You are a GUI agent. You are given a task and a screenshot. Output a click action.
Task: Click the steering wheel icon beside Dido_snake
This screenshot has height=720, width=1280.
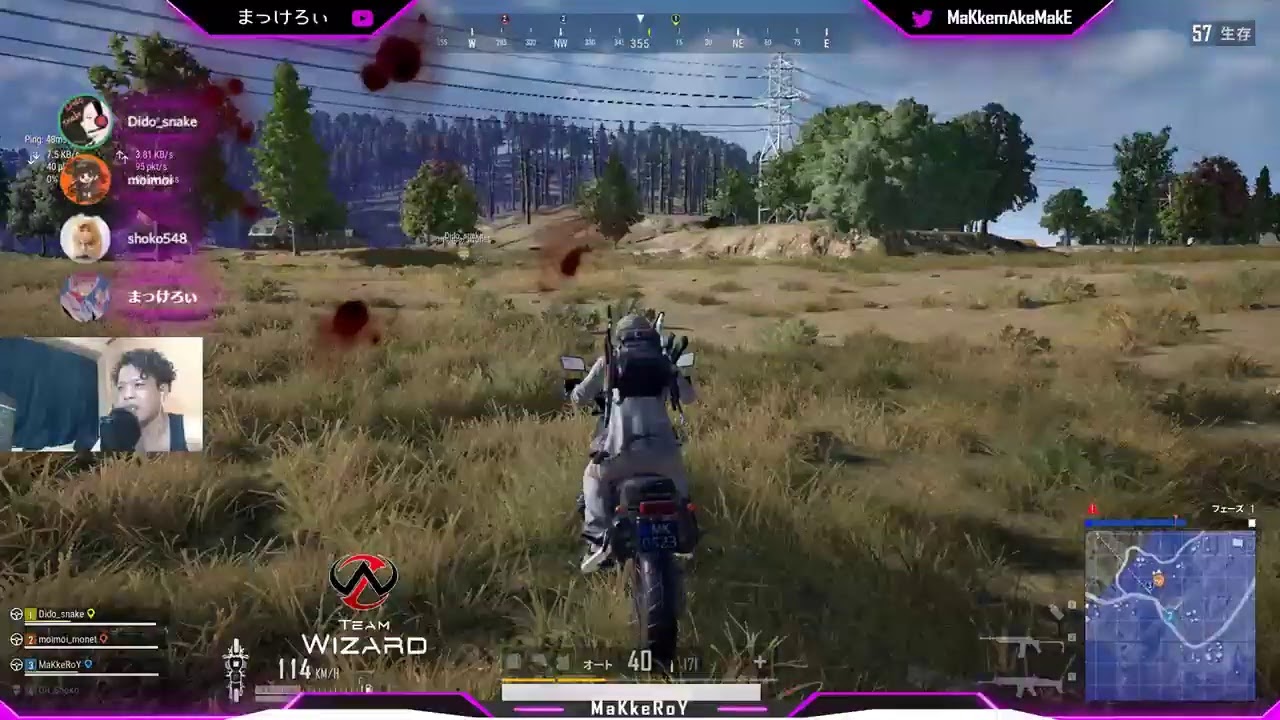click(x=15, y=613)
